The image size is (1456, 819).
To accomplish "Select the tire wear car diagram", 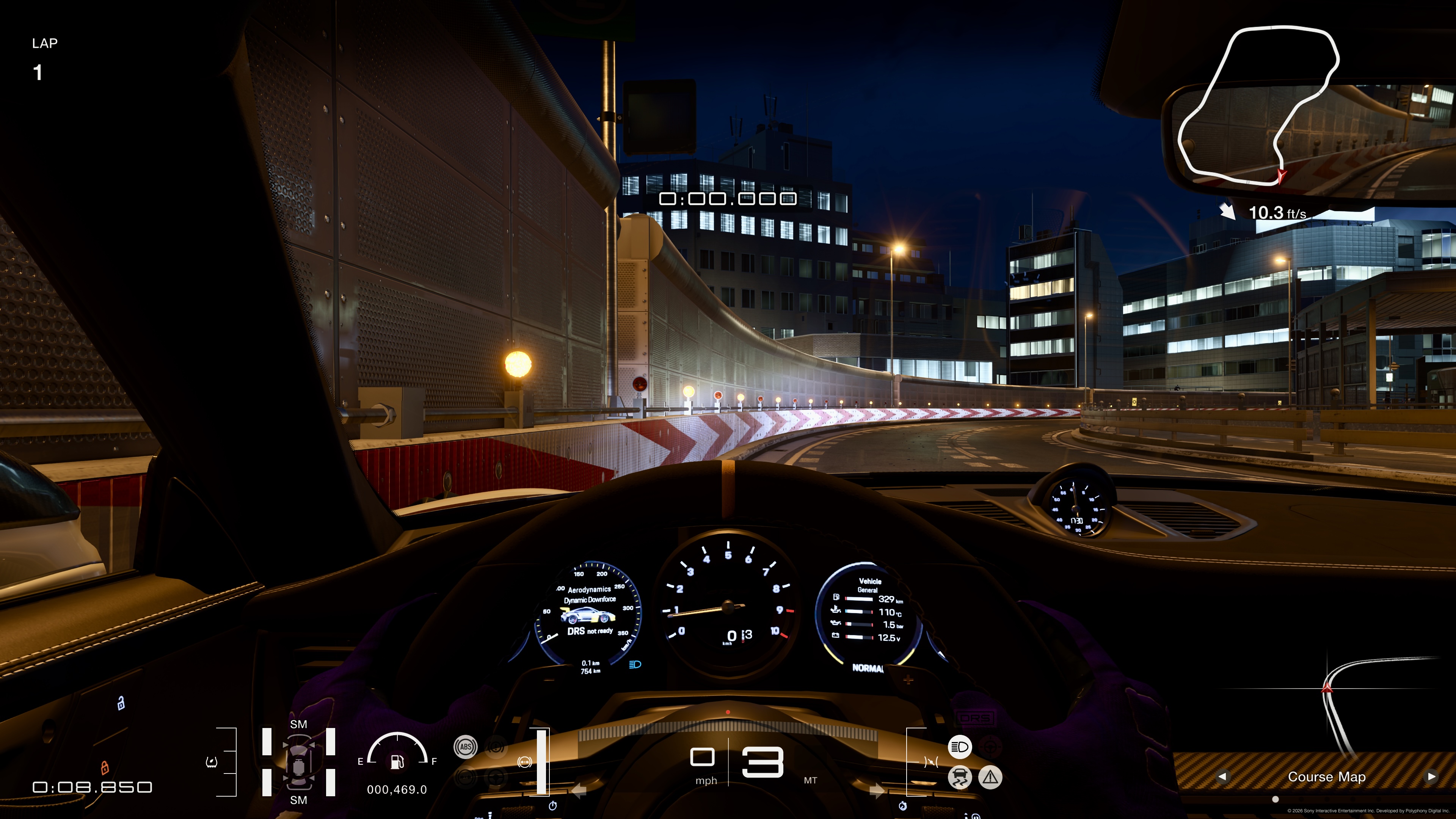I will pyautogui.click(x=298, y=761).
